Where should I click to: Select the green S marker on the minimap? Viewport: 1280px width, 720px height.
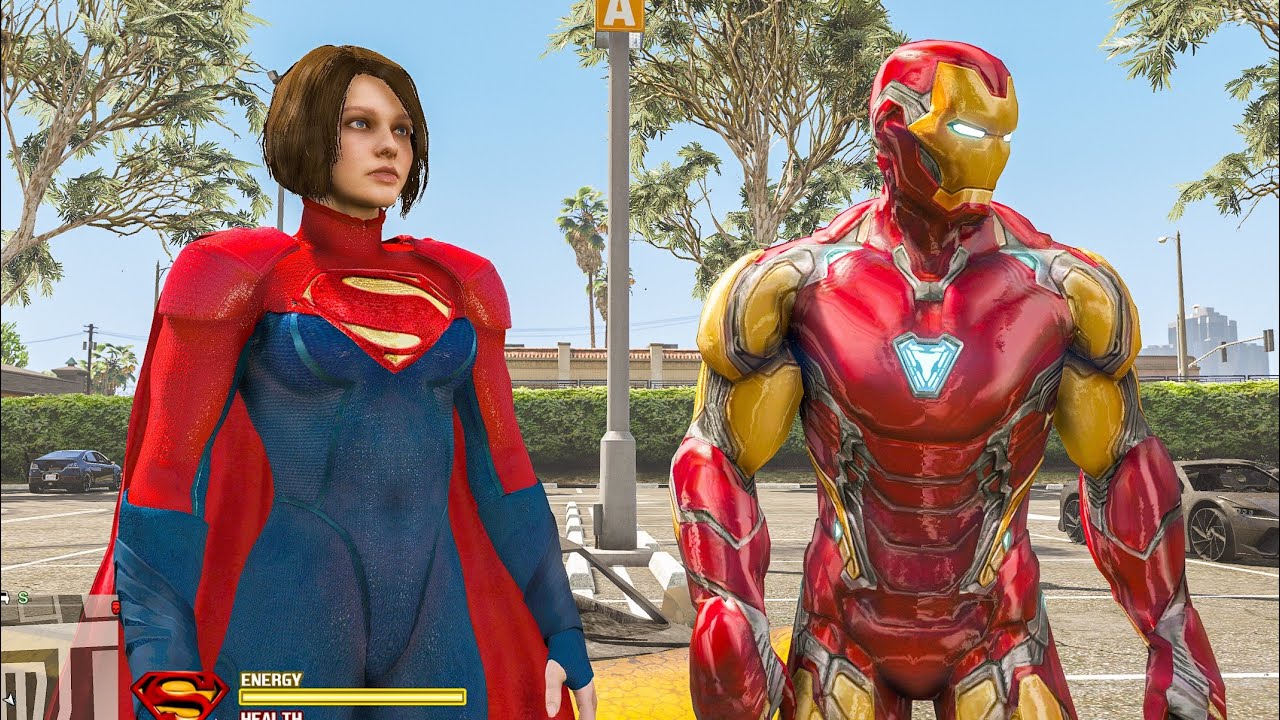(23, 598)
